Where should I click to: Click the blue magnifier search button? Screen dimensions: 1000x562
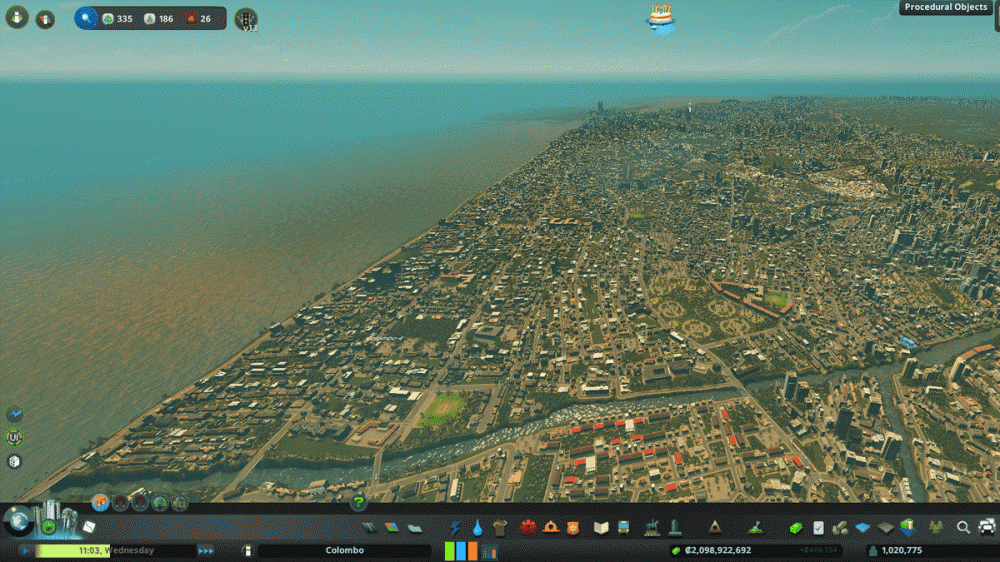[x=86, y=18]
